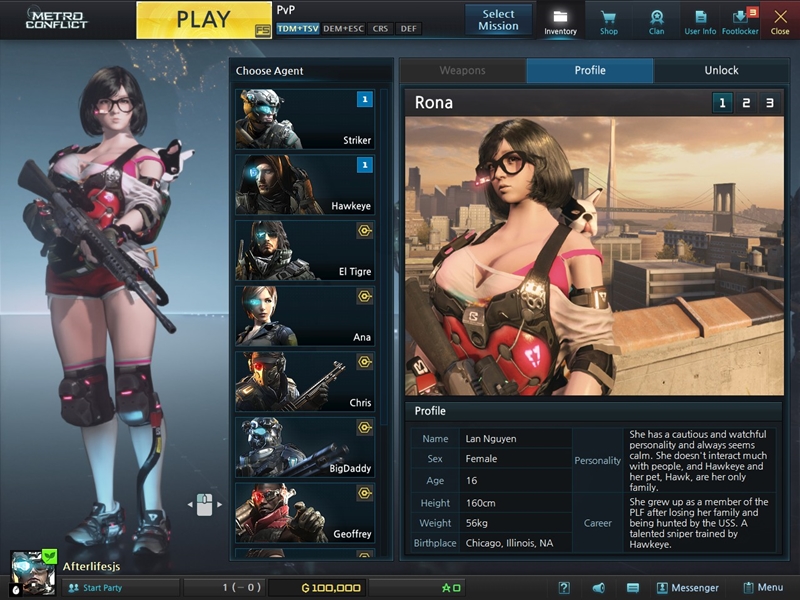The width and height of the screenshot is (800, 600).
Task: Show Rona's profile page 2
Action: point(745,103)
